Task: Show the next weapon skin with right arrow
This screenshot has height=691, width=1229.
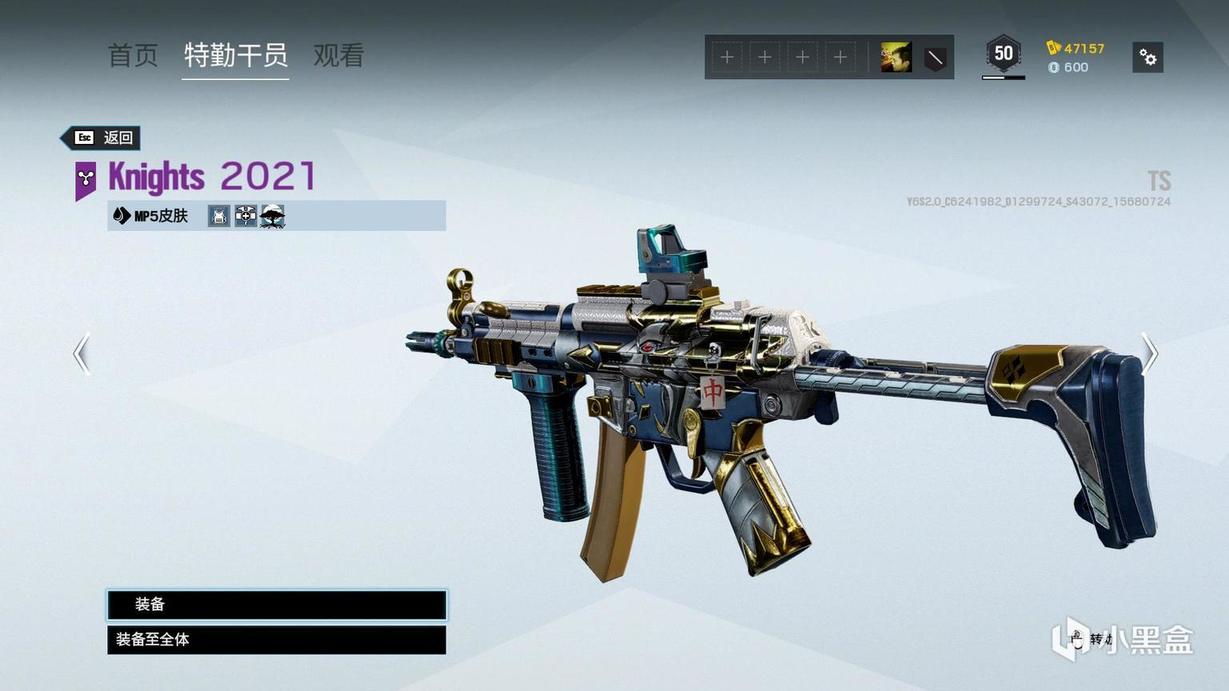Action: pos(1150,353)
